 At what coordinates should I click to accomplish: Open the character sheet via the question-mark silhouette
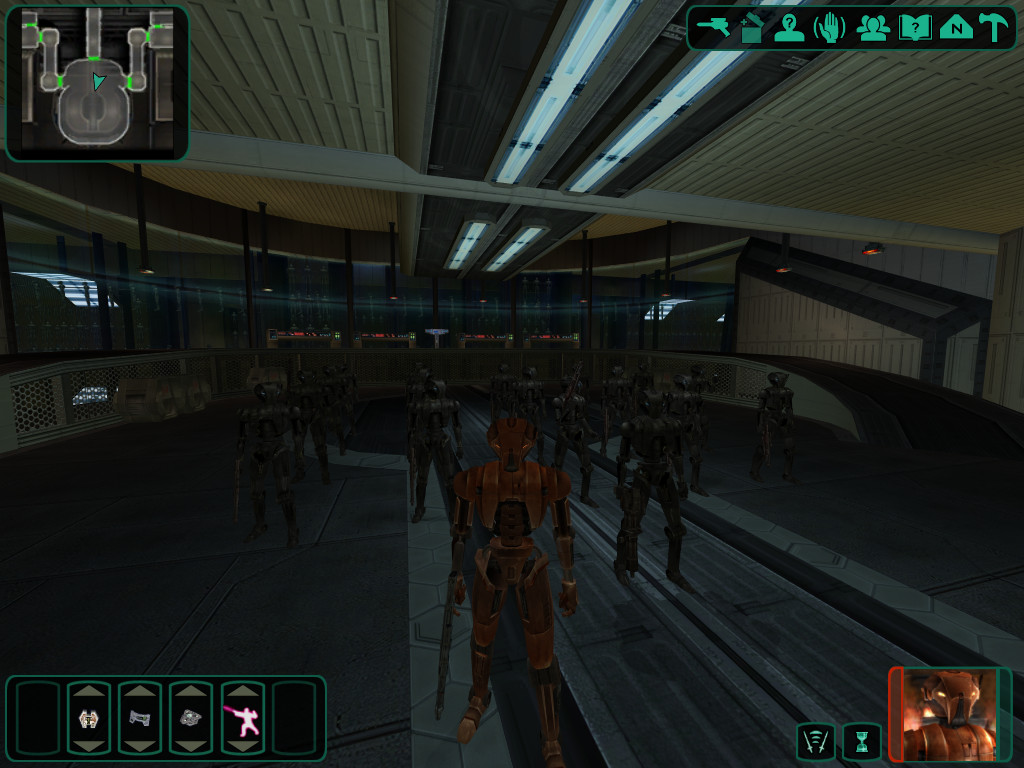tap(789, 28)
